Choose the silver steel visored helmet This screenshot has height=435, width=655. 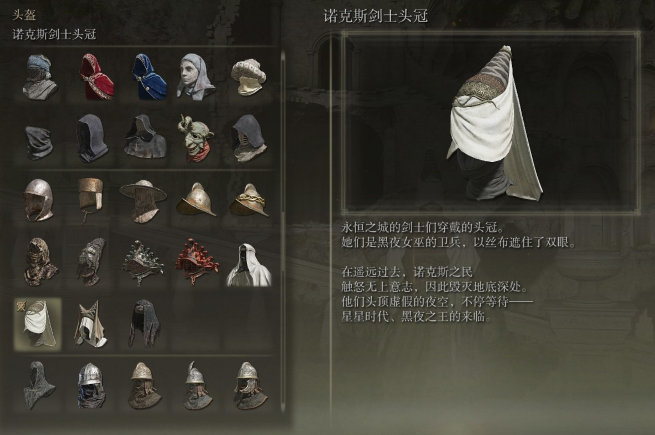40,199
